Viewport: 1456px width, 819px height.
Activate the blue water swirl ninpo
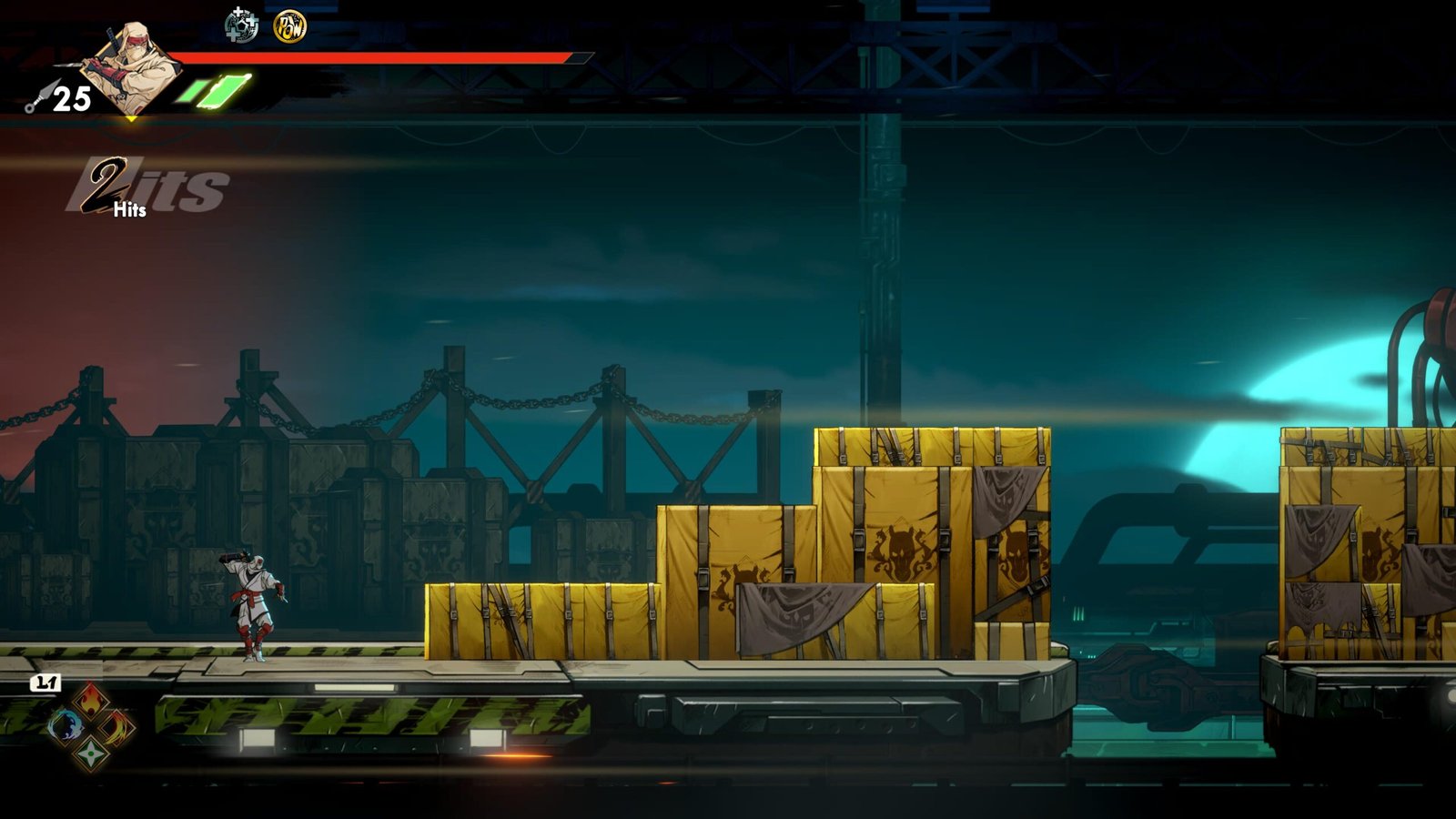click(x=65, y=726)
